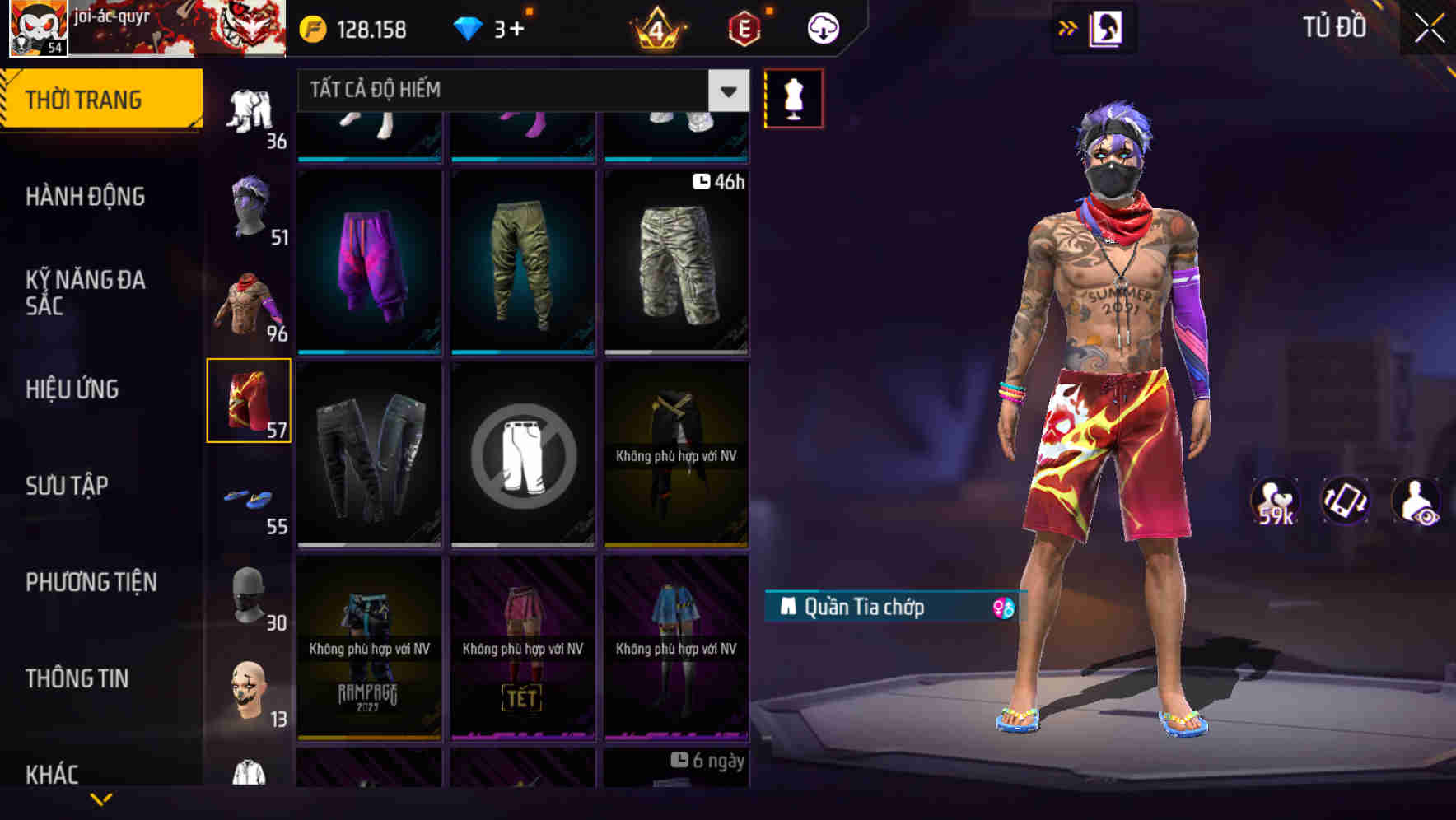Image resolution: width=1456 pixels, height=820 pixels.
Task: Open the PHƯƠNG TIỆN section
Action: pos(91,581)
